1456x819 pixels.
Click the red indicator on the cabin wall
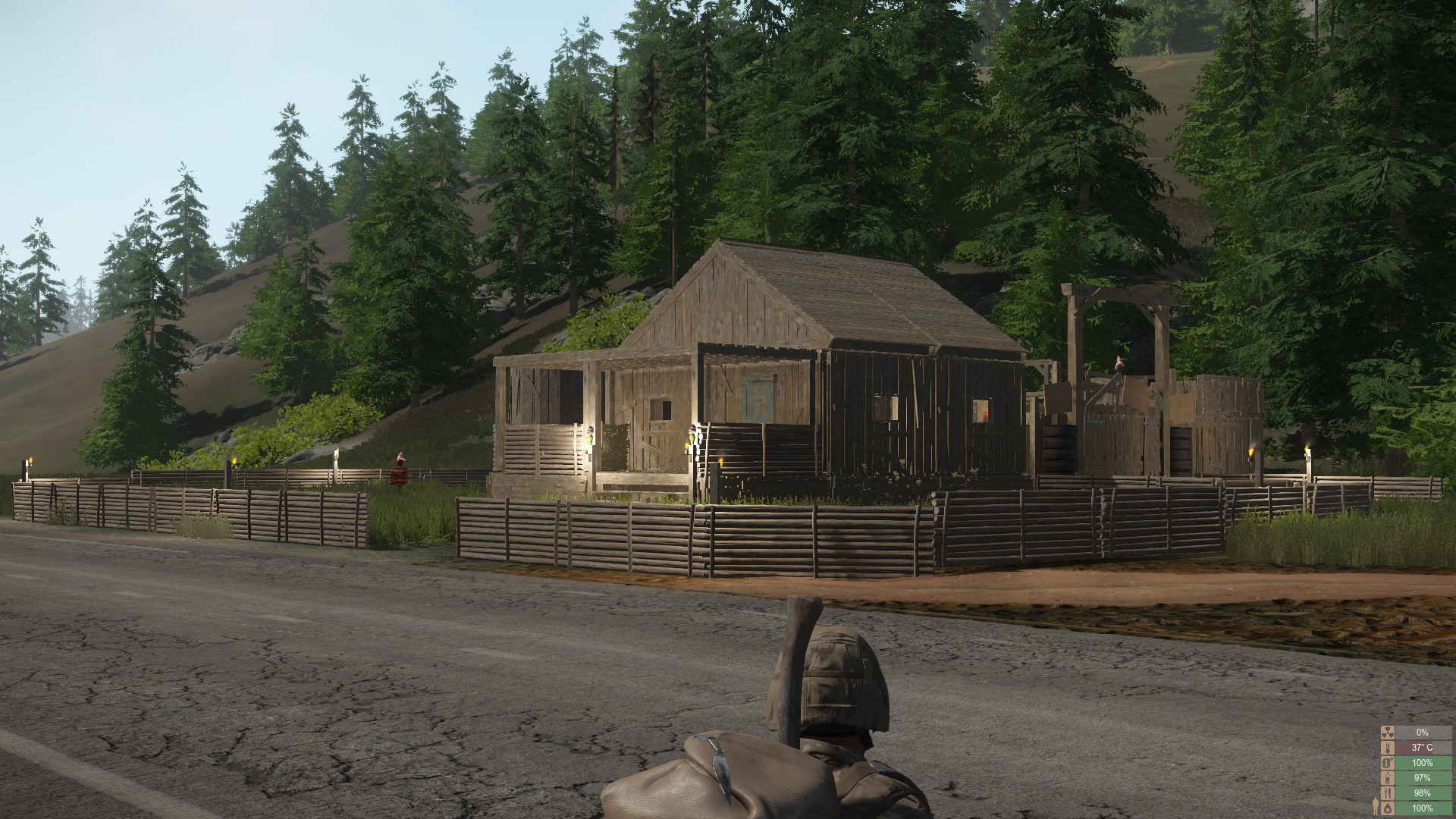pyautogui.click(x=984, y=416)
